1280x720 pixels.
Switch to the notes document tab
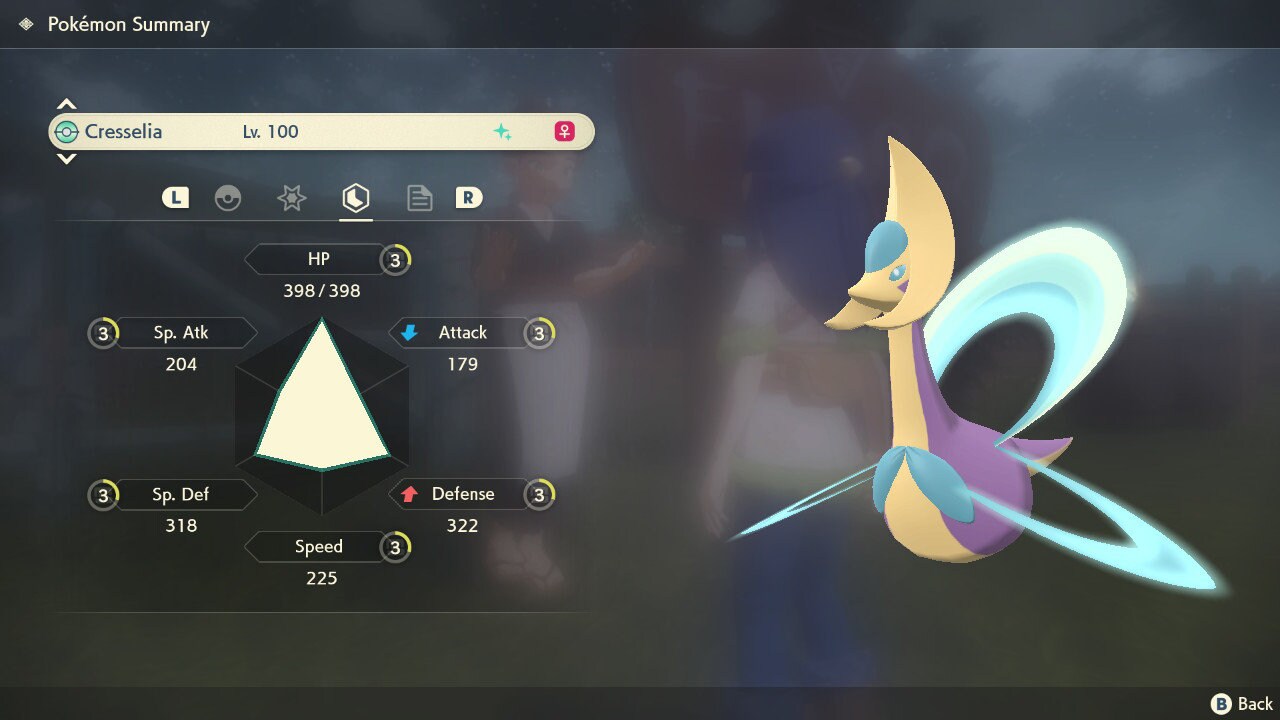(x=419, y=198)
